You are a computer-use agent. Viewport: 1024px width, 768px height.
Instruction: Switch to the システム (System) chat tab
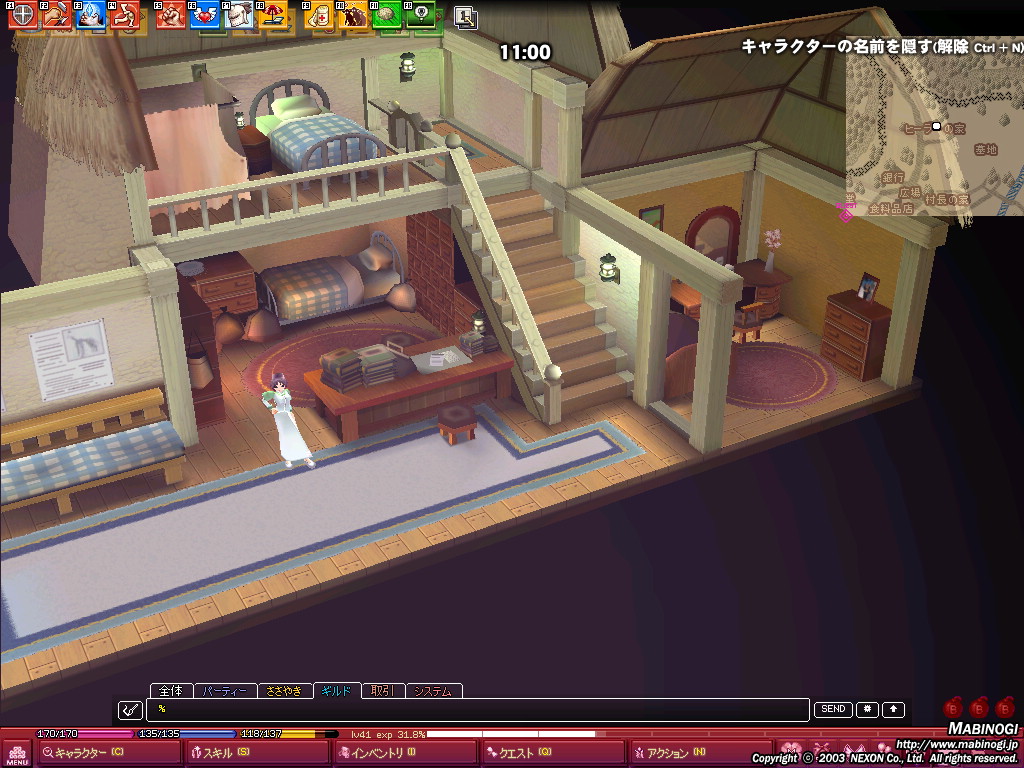434,691
